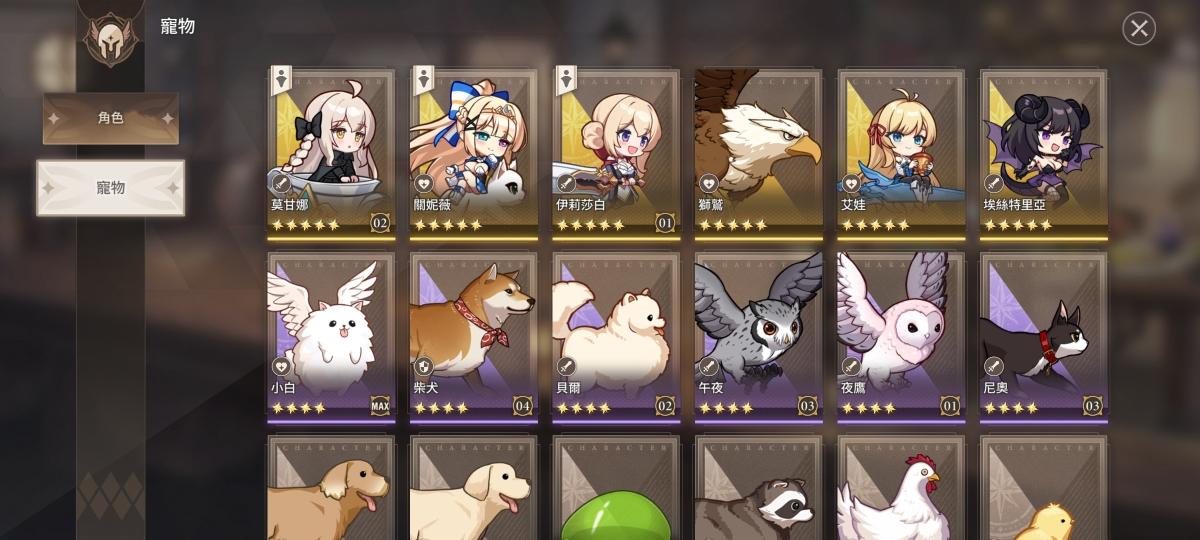The height and width of the screenshot is (540, 1200).
Task: Select the 艾娃 card
Action: [x=901, y=152]
